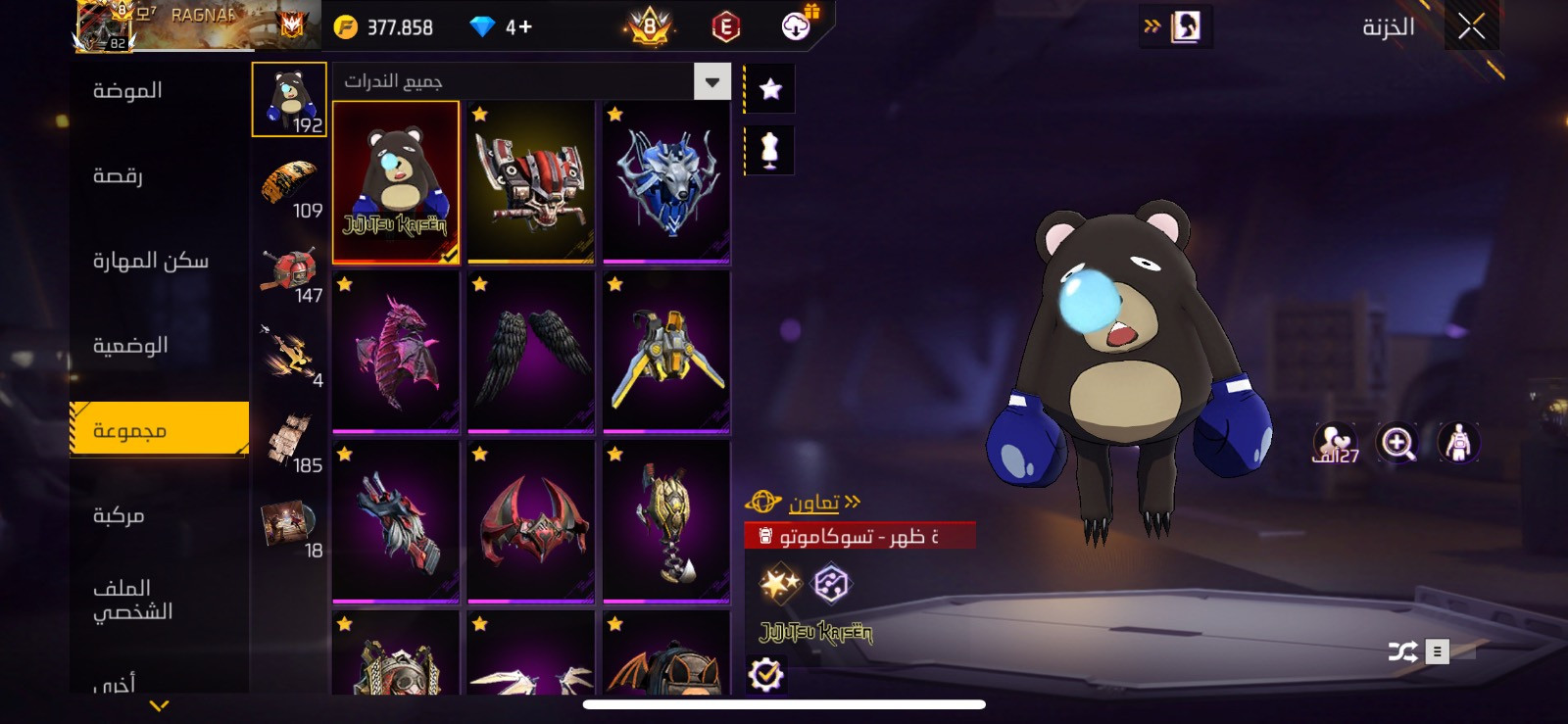Image resolution: width=1568 pixels, height=724 pixels.
Task: Select the Jujutsu Kaisen panda backpack item
Action: click(396, 182)
